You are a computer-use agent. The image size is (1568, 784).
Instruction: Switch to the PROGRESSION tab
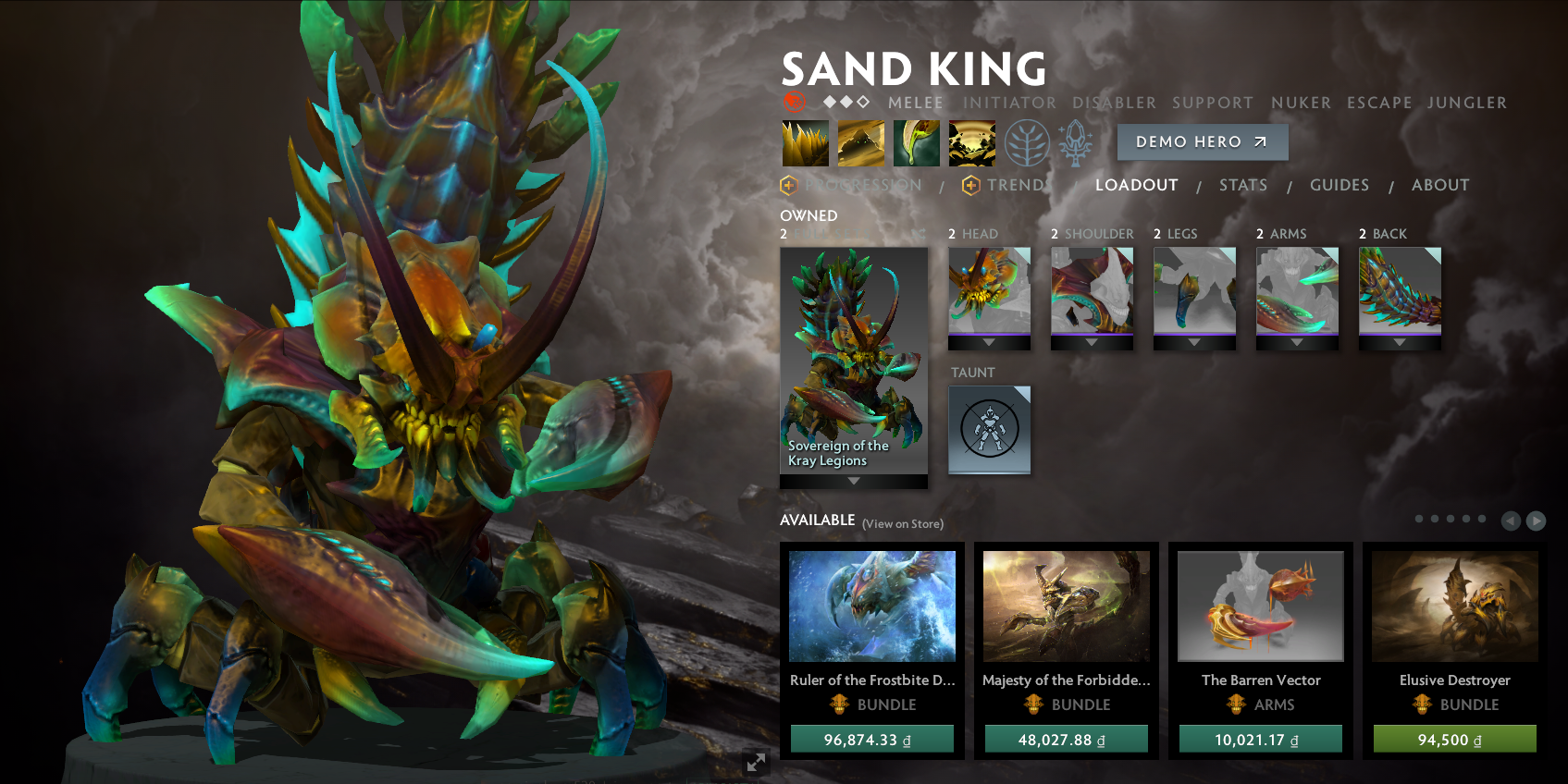(863, 185)
